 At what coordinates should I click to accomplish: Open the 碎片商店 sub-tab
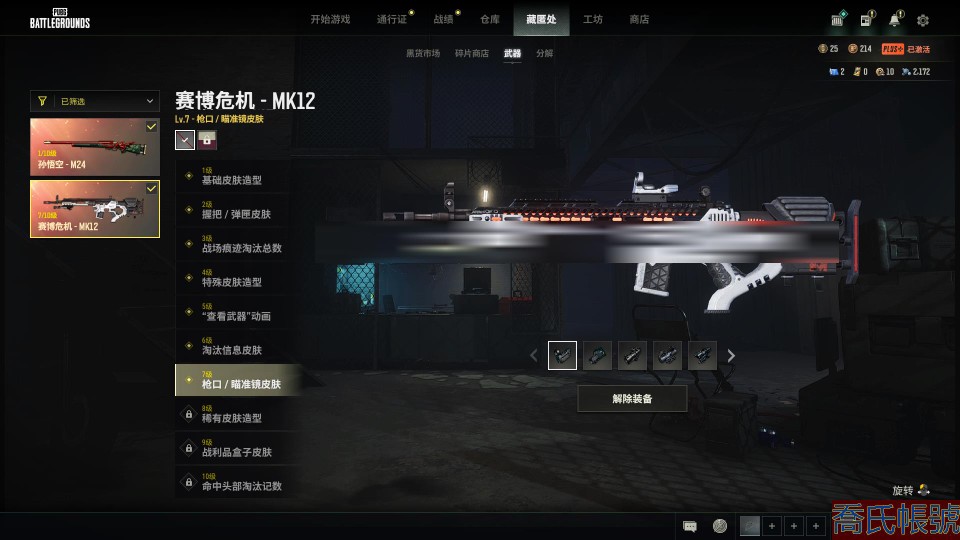coord(472,53)
